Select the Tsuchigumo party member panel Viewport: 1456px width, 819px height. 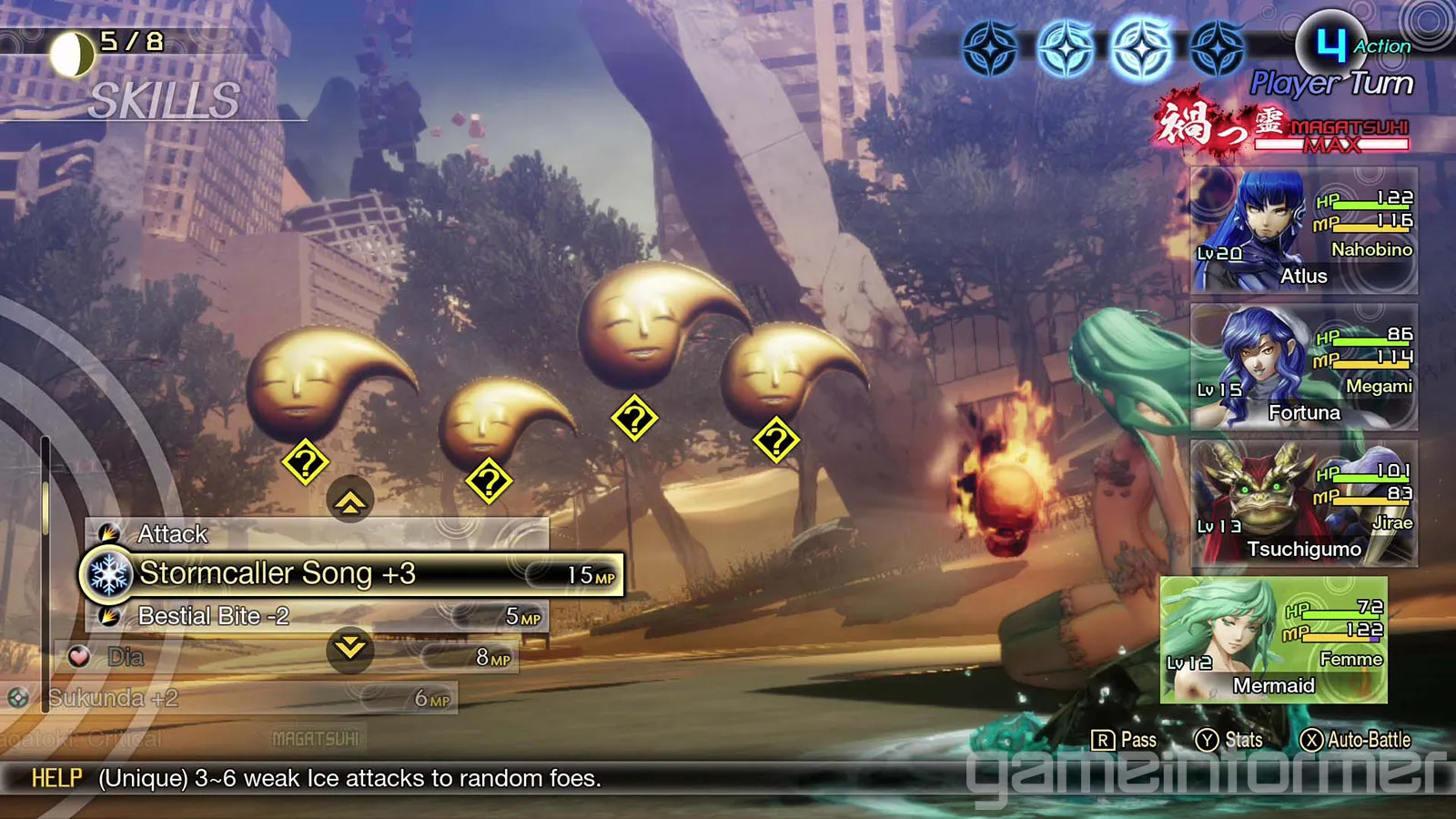click(x=1303, y=503)
